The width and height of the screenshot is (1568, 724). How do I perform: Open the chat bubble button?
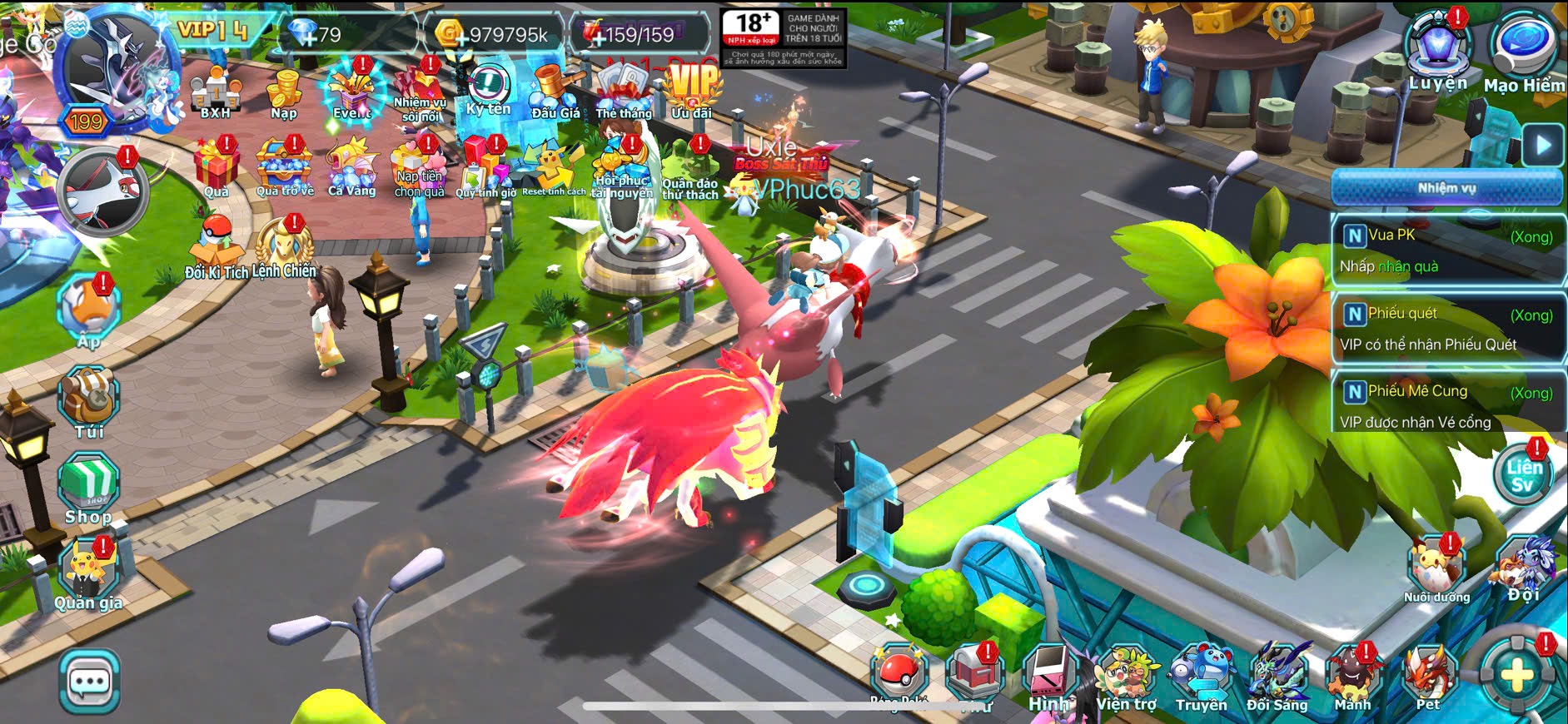89,682
